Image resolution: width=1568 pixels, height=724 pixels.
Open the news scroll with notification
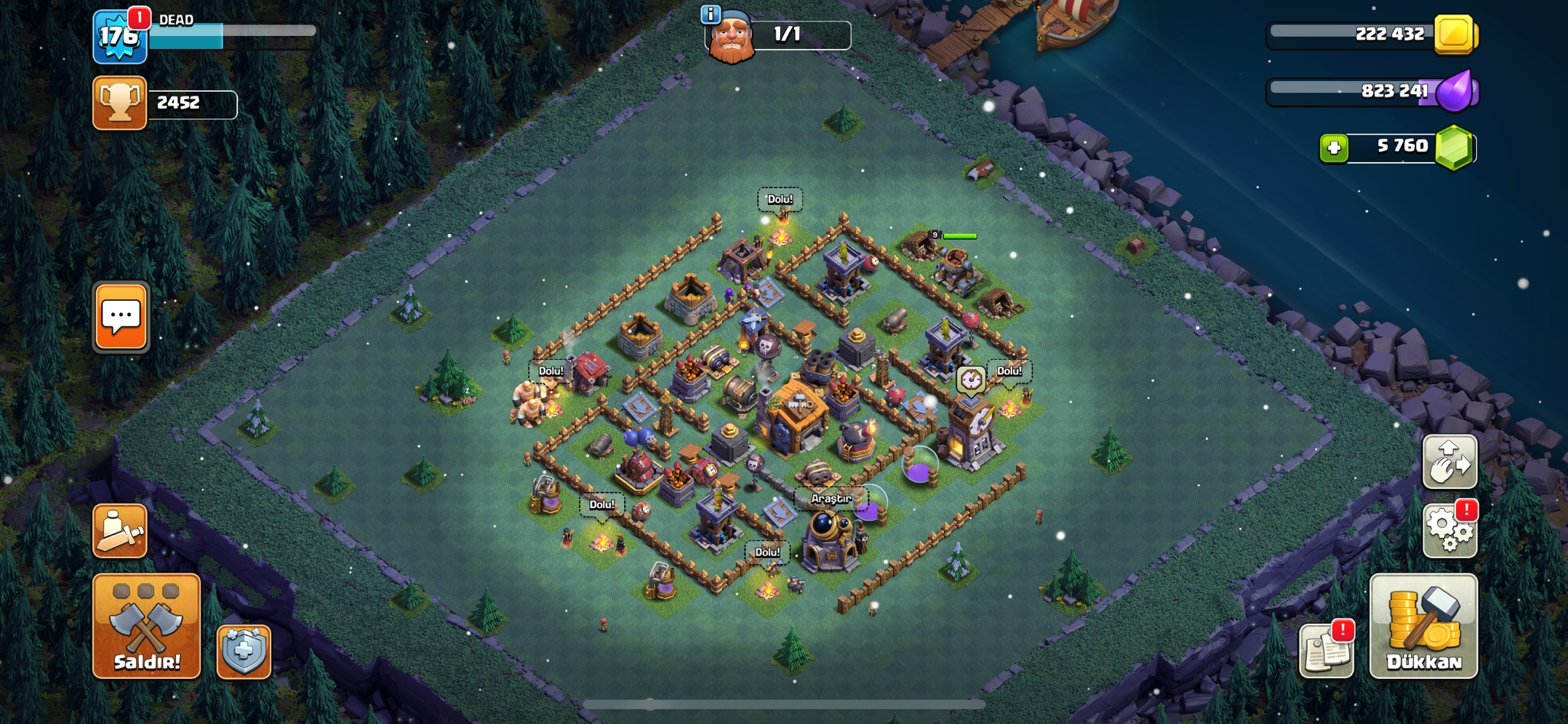(1326, 651)
